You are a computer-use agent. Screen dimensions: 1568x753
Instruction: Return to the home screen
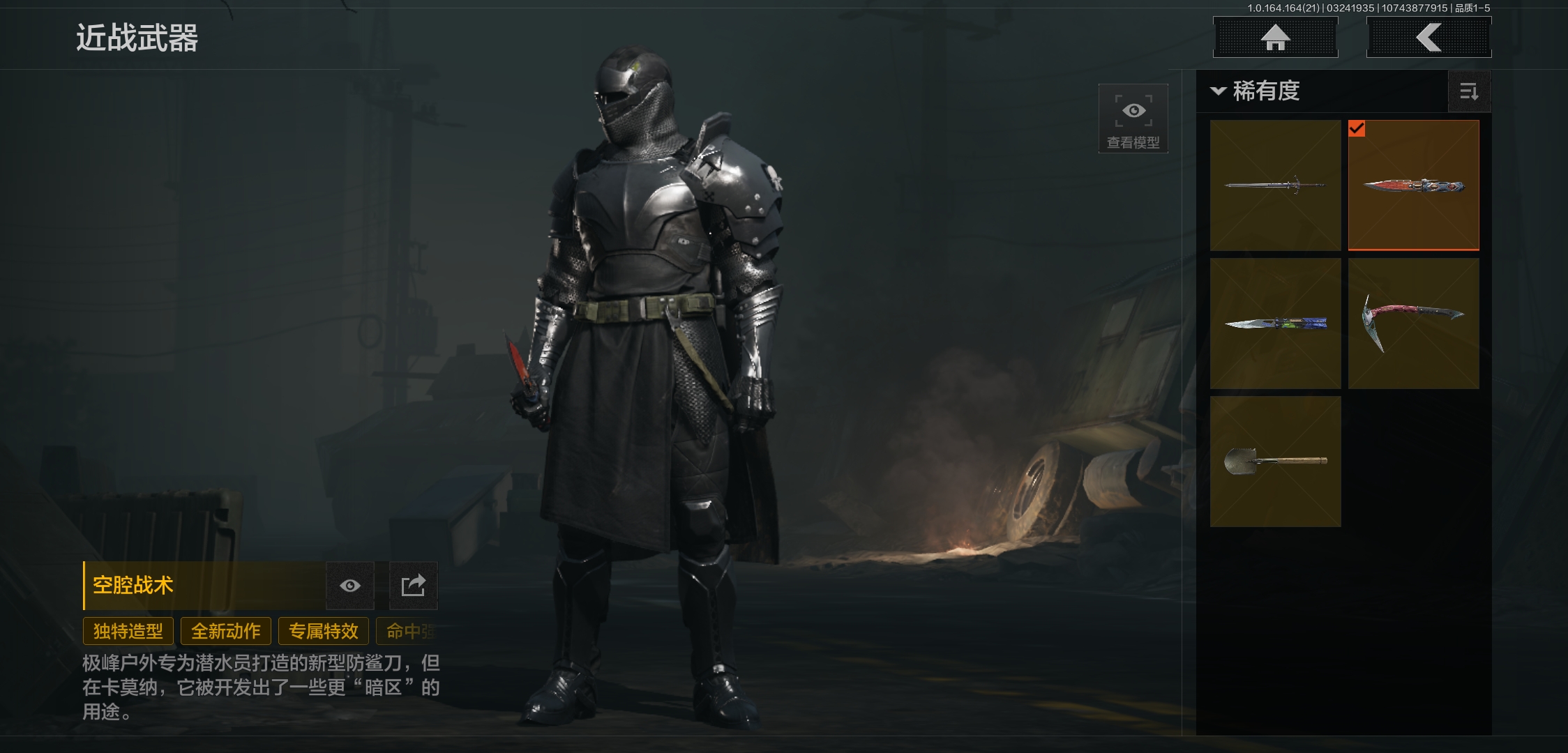pos(1275,38)
